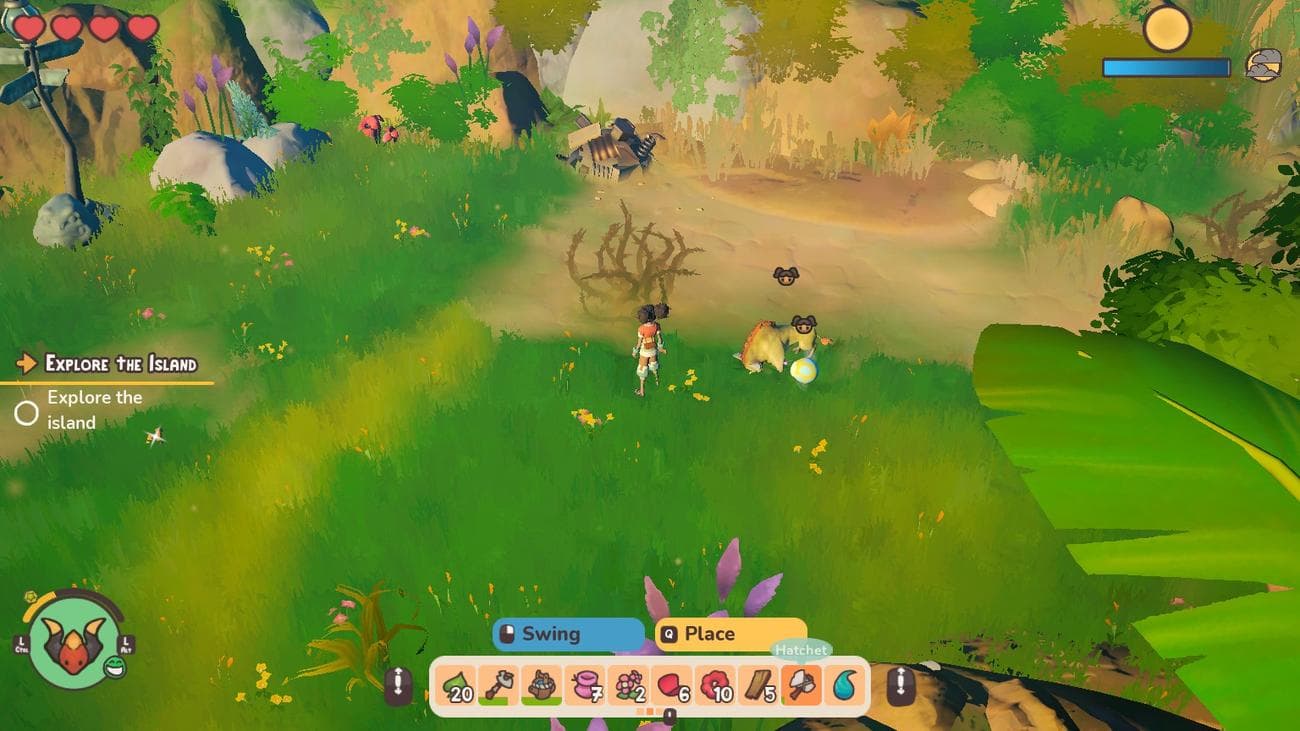Screen dimensions: 1300x731
Task: Click the sun time-of-day icon
Action: [1166, 28]
